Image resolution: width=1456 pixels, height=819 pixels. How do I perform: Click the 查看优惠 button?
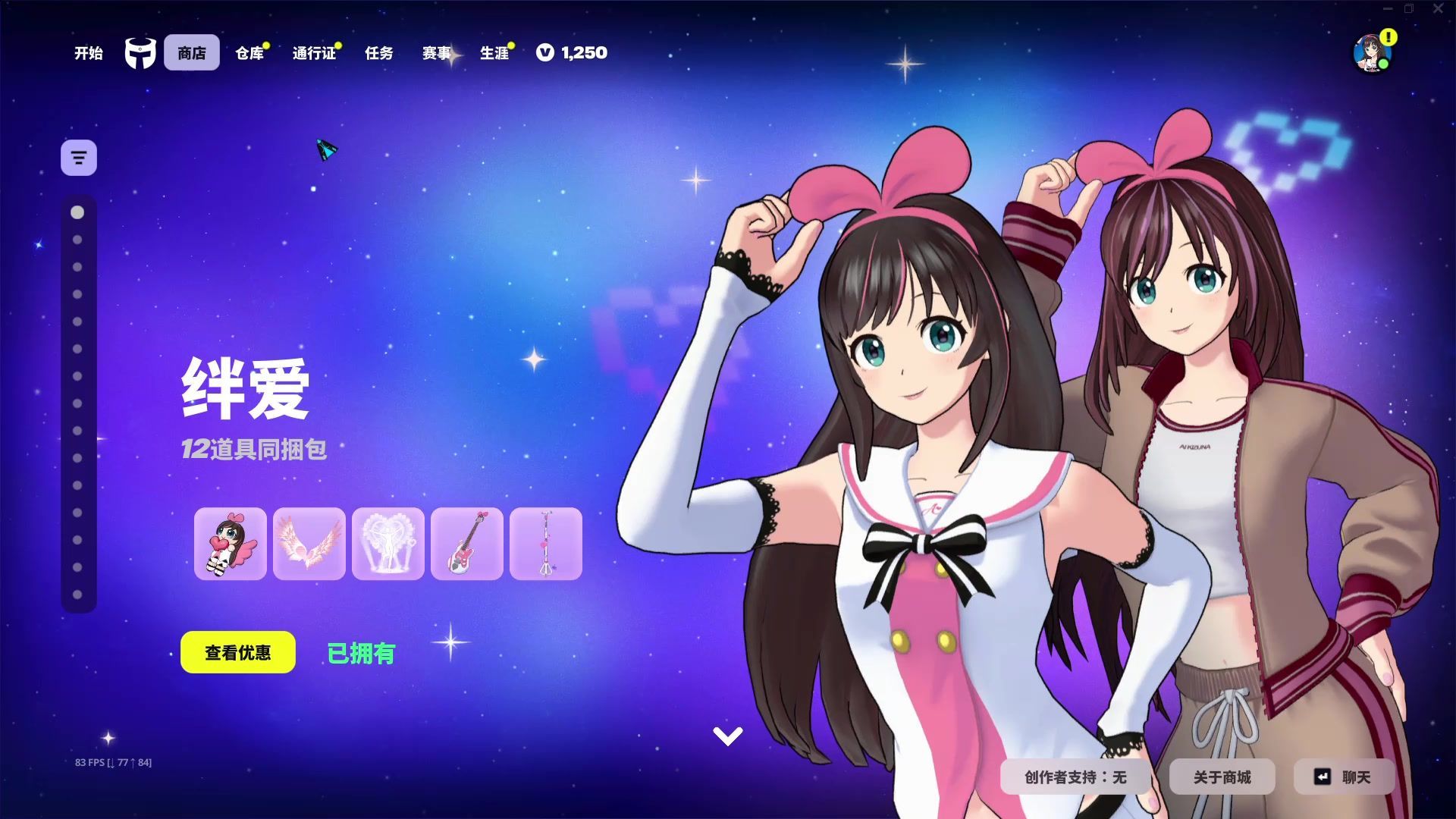pyautogui.click(x=237, y=651)
